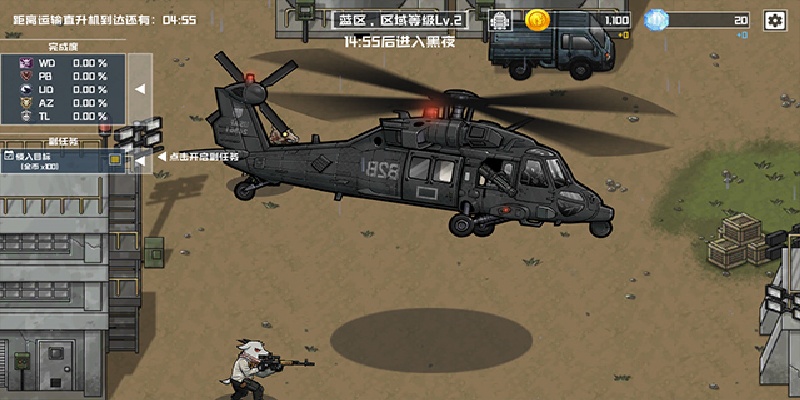Open the settings gear menu

coord(773,20)
